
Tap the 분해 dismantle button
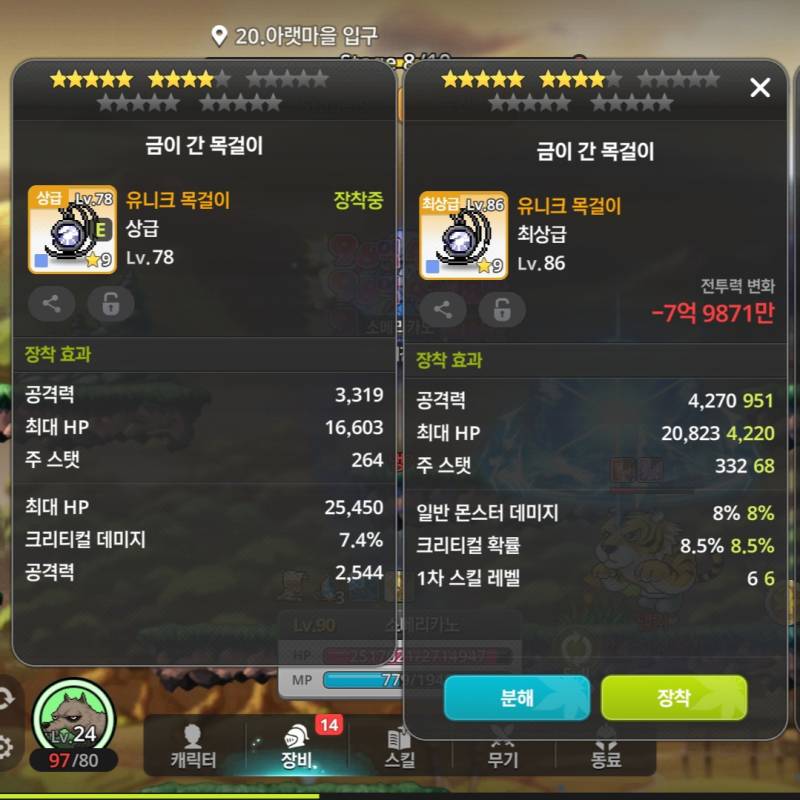click(516, 697)
